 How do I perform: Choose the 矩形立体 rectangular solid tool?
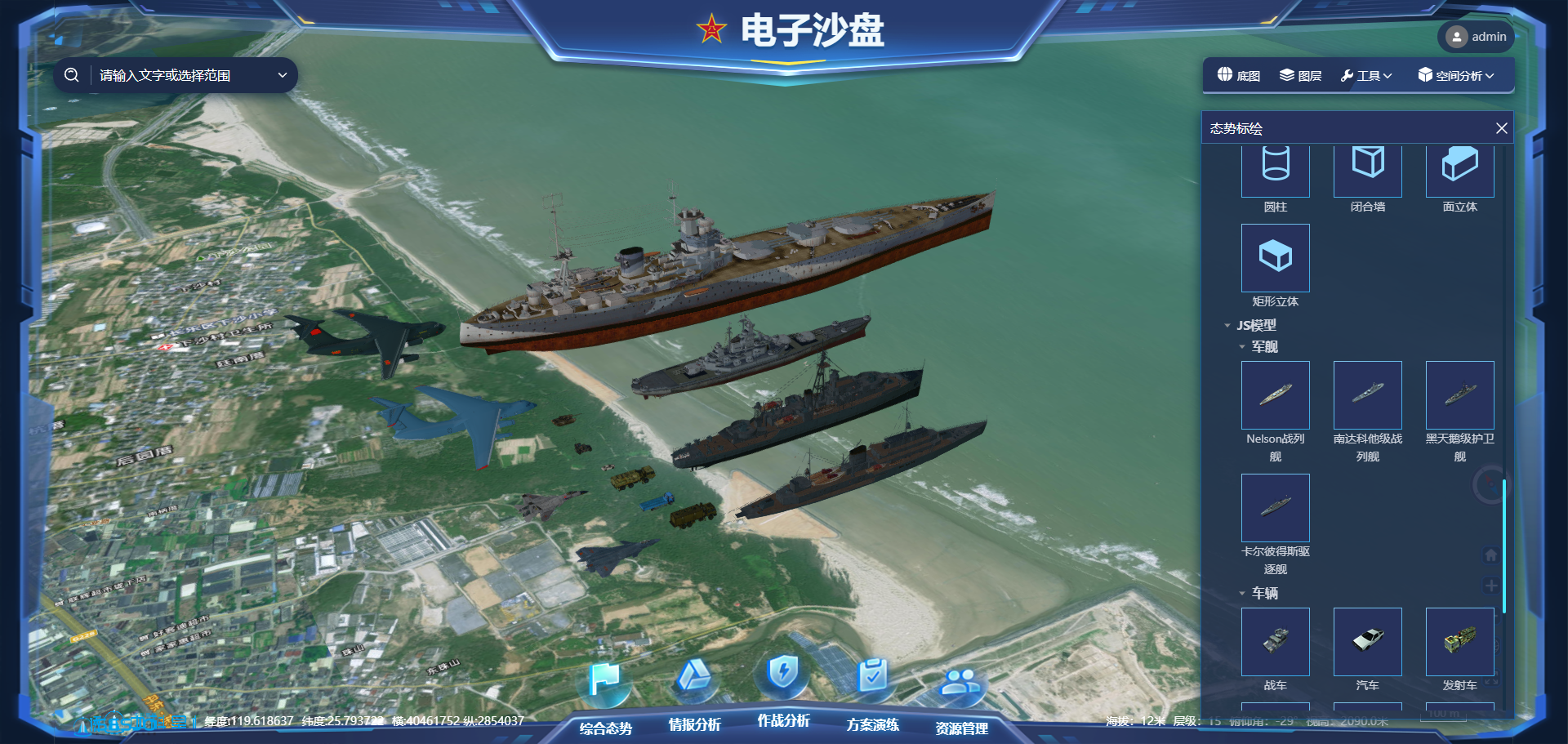pos(1275,258)
